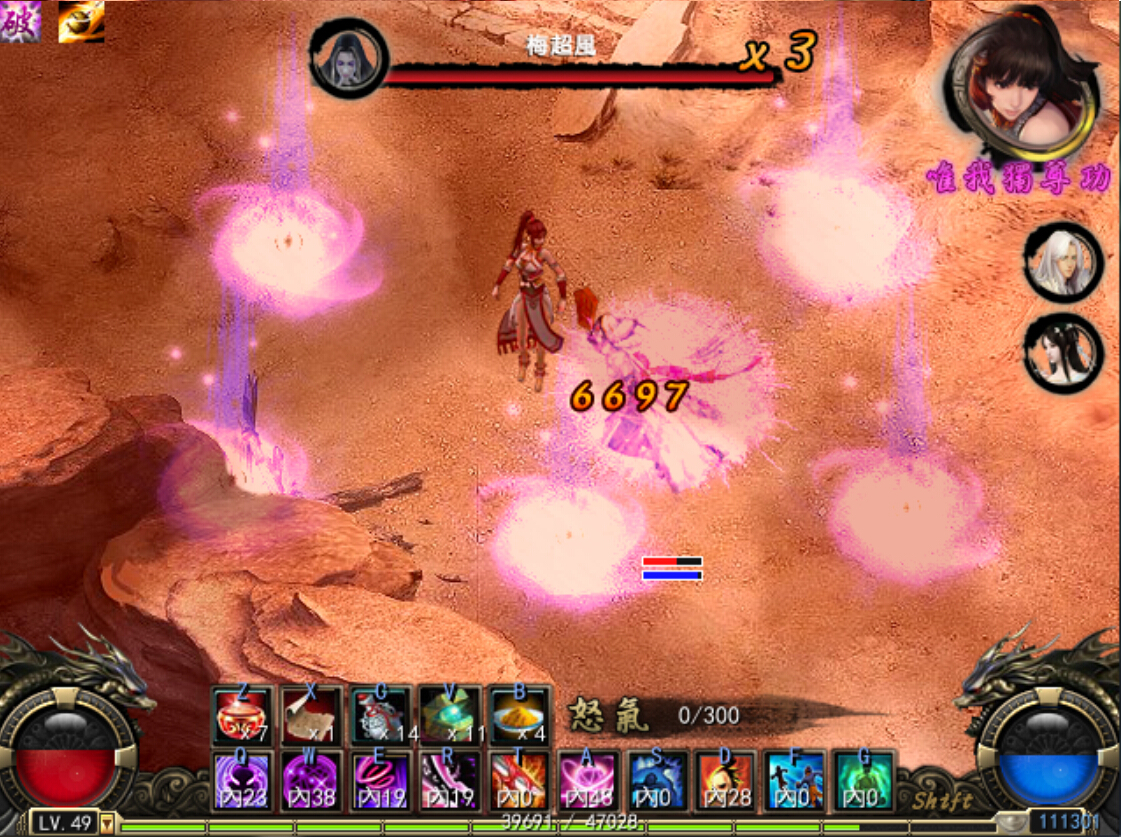This screenshot has width=1121, height=837.
Task: Activate the purple orb skill on W
Action: click(311, 781)
